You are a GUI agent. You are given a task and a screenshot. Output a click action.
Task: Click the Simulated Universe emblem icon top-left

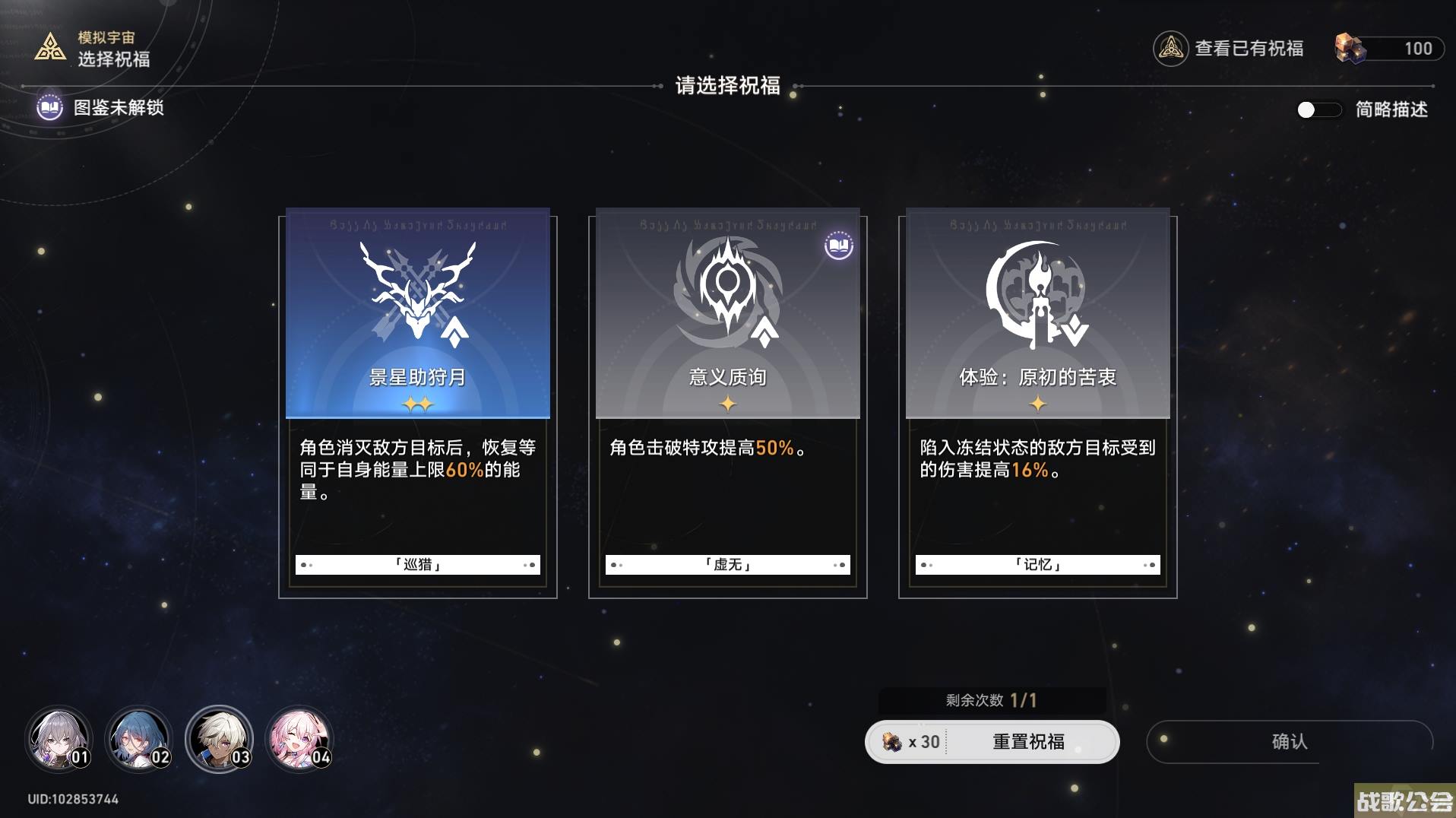point(49,48)
